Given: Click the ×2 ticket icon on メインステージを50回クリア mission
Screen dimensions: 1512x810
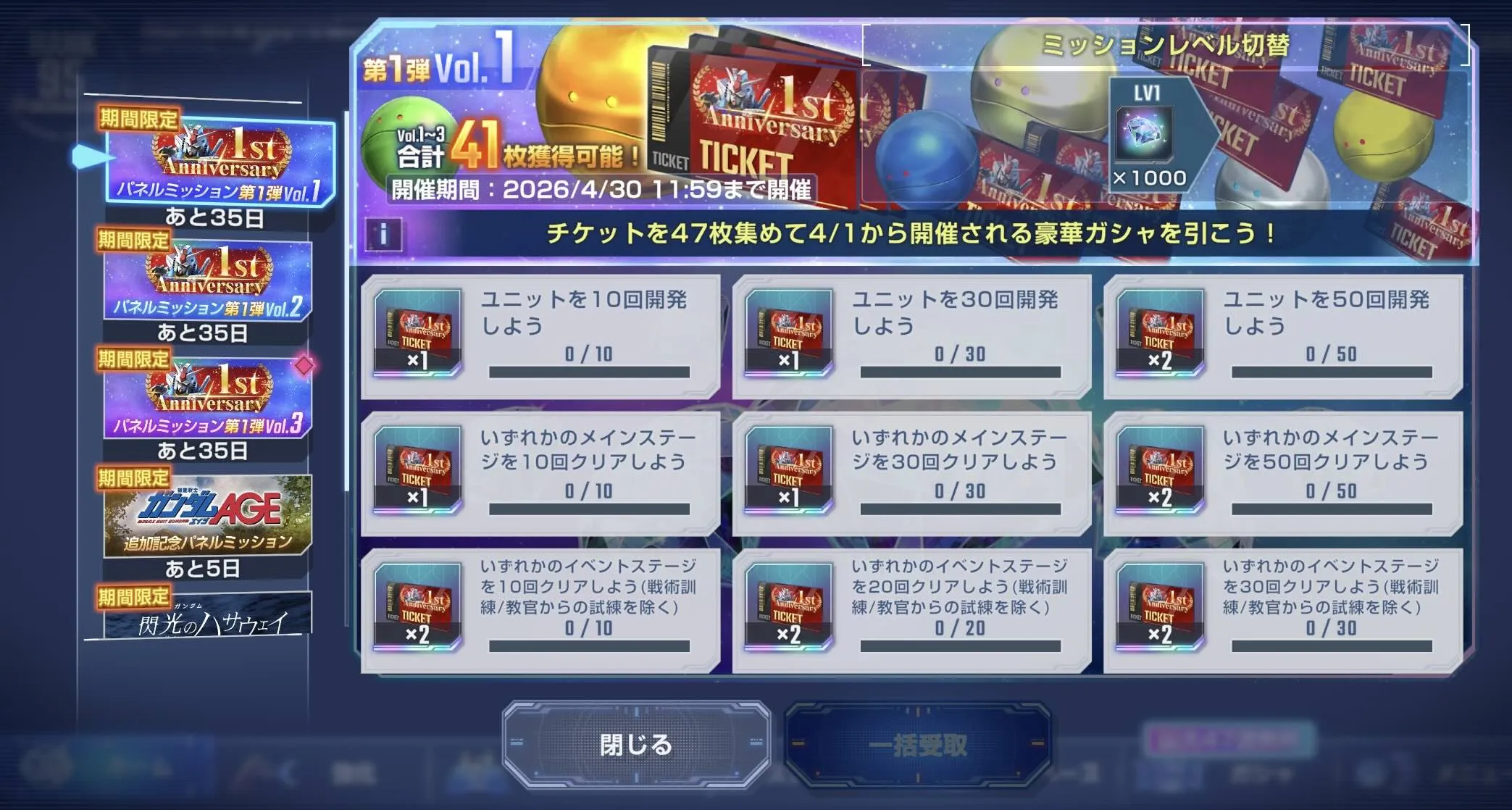Looking at the screenshot, I should tap(1160, 471).
